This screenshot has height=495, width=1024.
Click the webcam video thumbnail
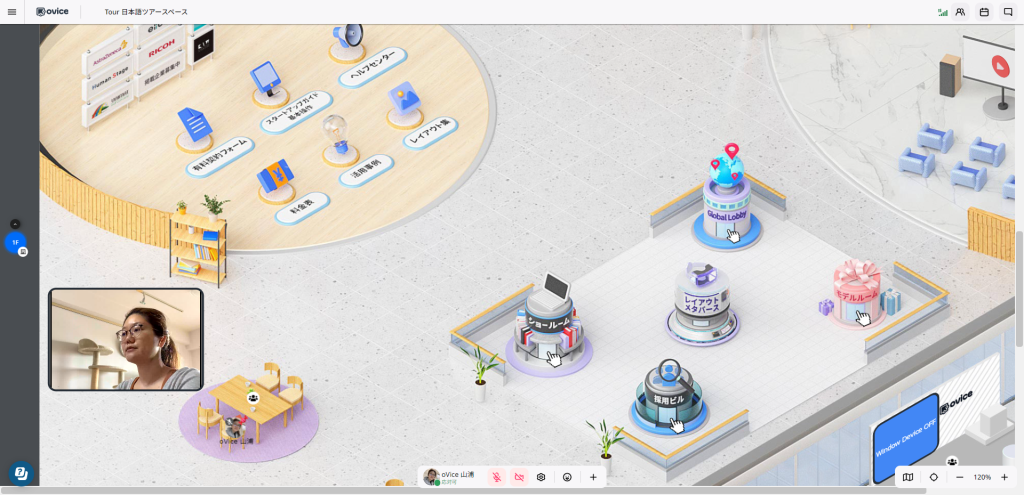[x=125, y=339]
